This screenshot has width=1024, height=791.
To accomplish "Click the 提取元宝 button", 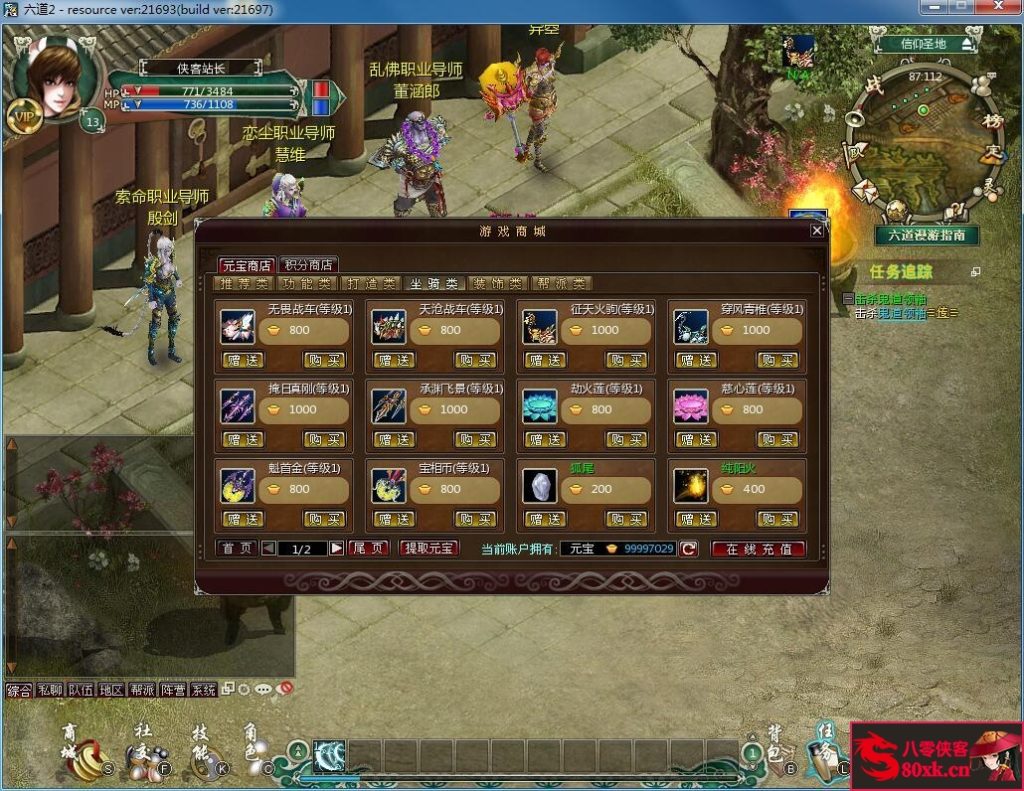I will pos(429,548).
